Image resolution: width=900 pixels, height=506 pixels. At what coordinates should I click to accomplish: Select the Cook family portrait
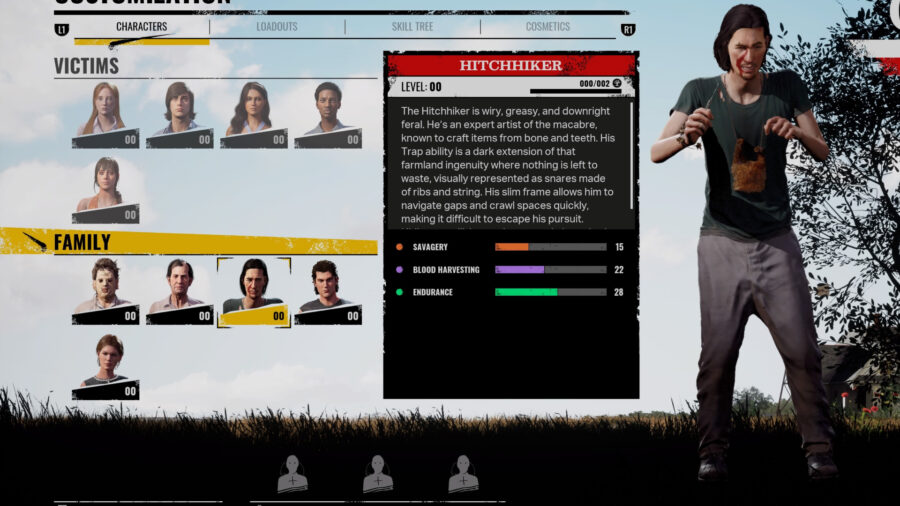pyautogui.click(x=179, y=291)
